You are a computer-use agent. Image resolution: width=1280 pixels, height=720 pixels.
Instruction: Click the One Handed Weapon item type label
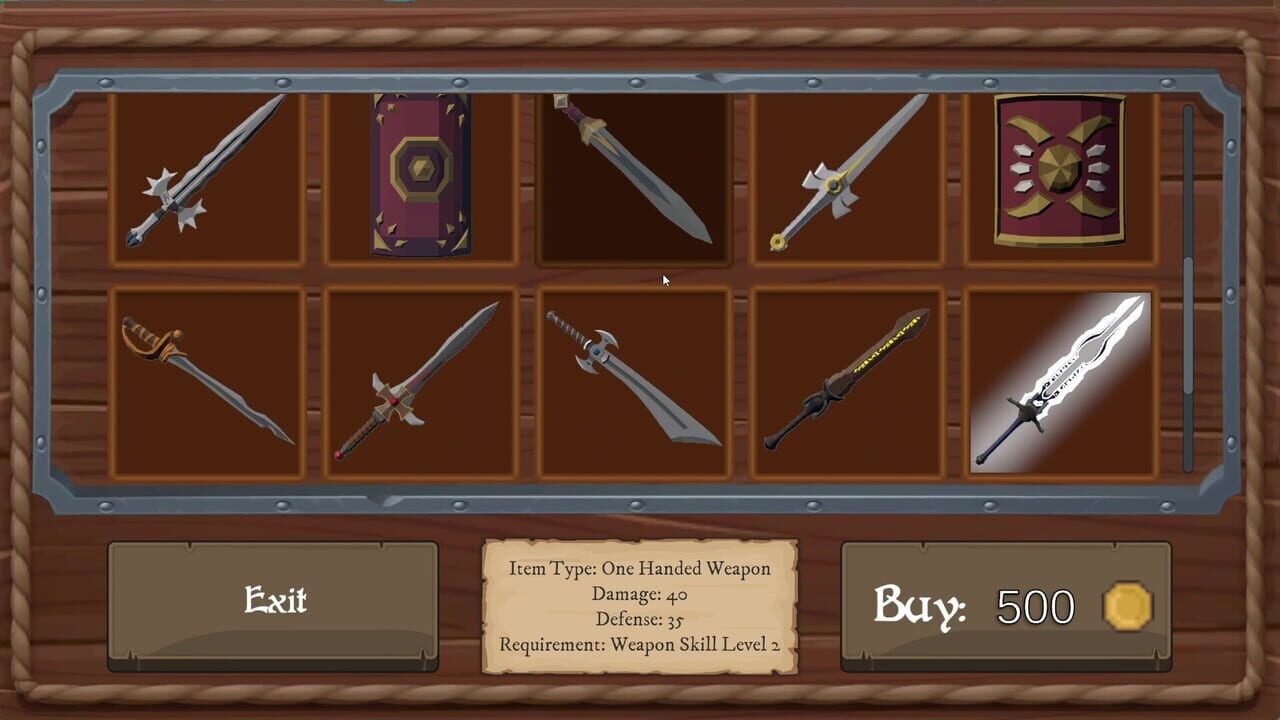point(640,569)
